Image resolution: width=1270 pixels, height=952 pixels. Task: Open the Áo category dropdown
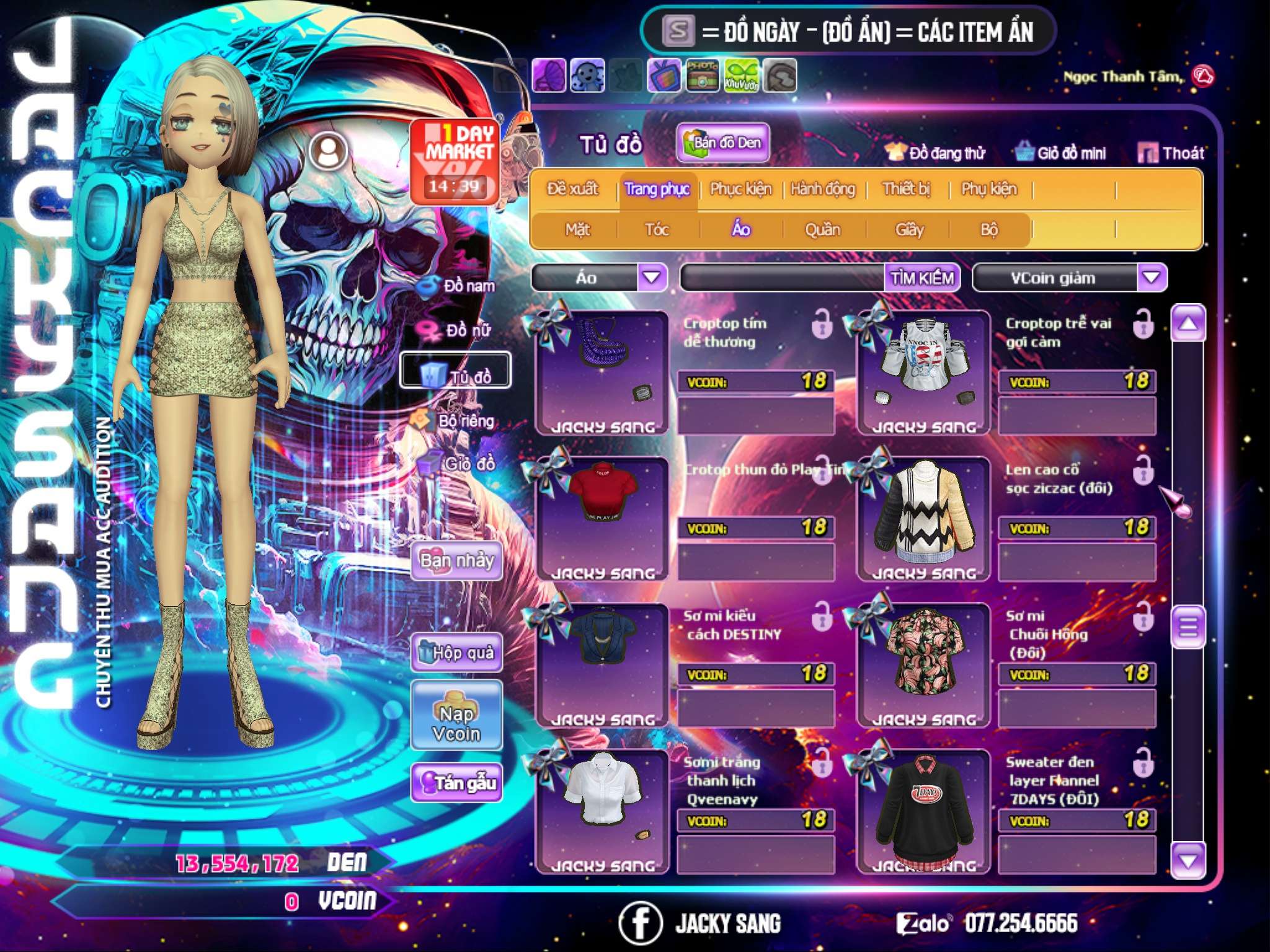coord(652,278)
